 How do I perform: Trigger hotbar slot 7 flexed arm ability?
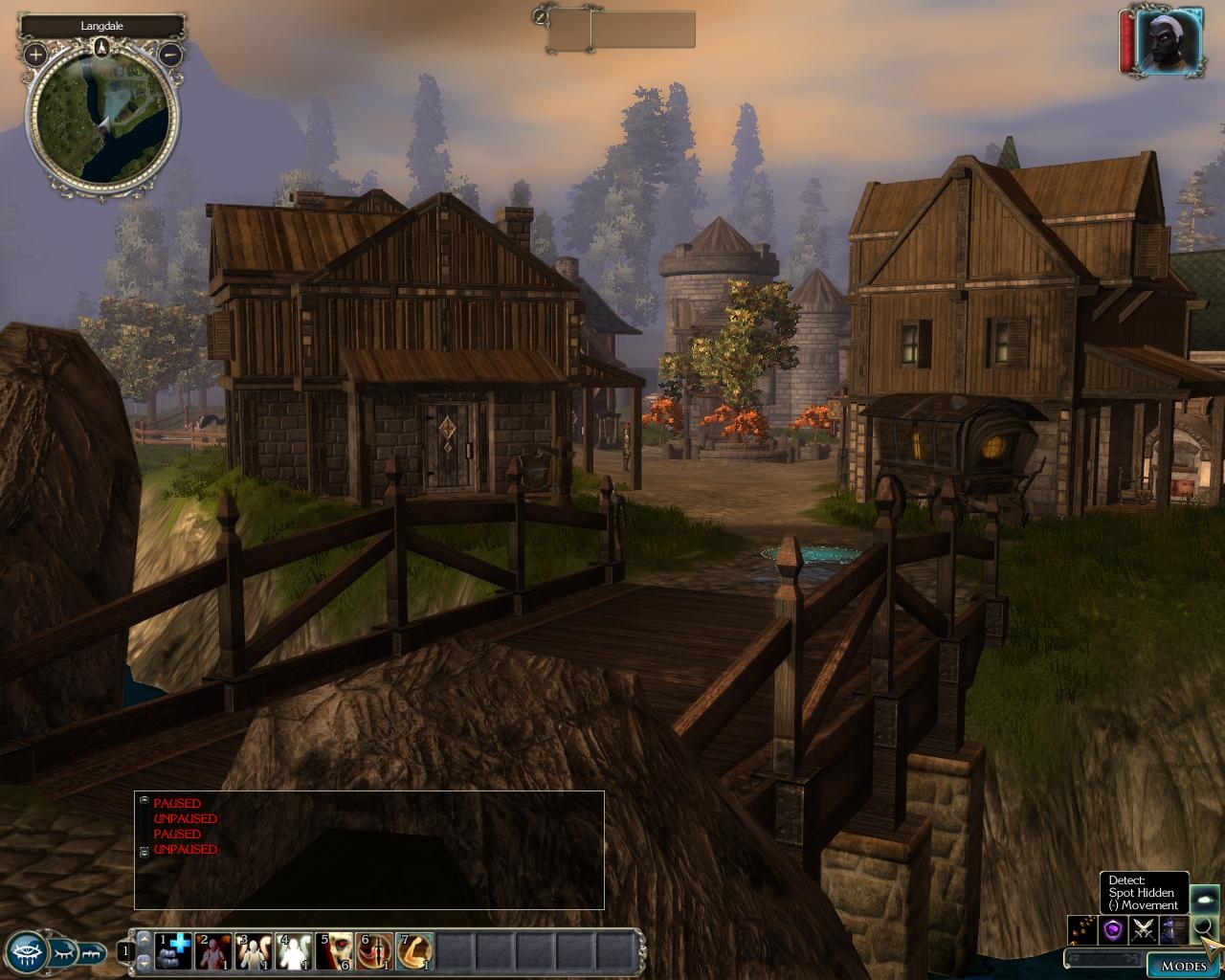point(414,951)
